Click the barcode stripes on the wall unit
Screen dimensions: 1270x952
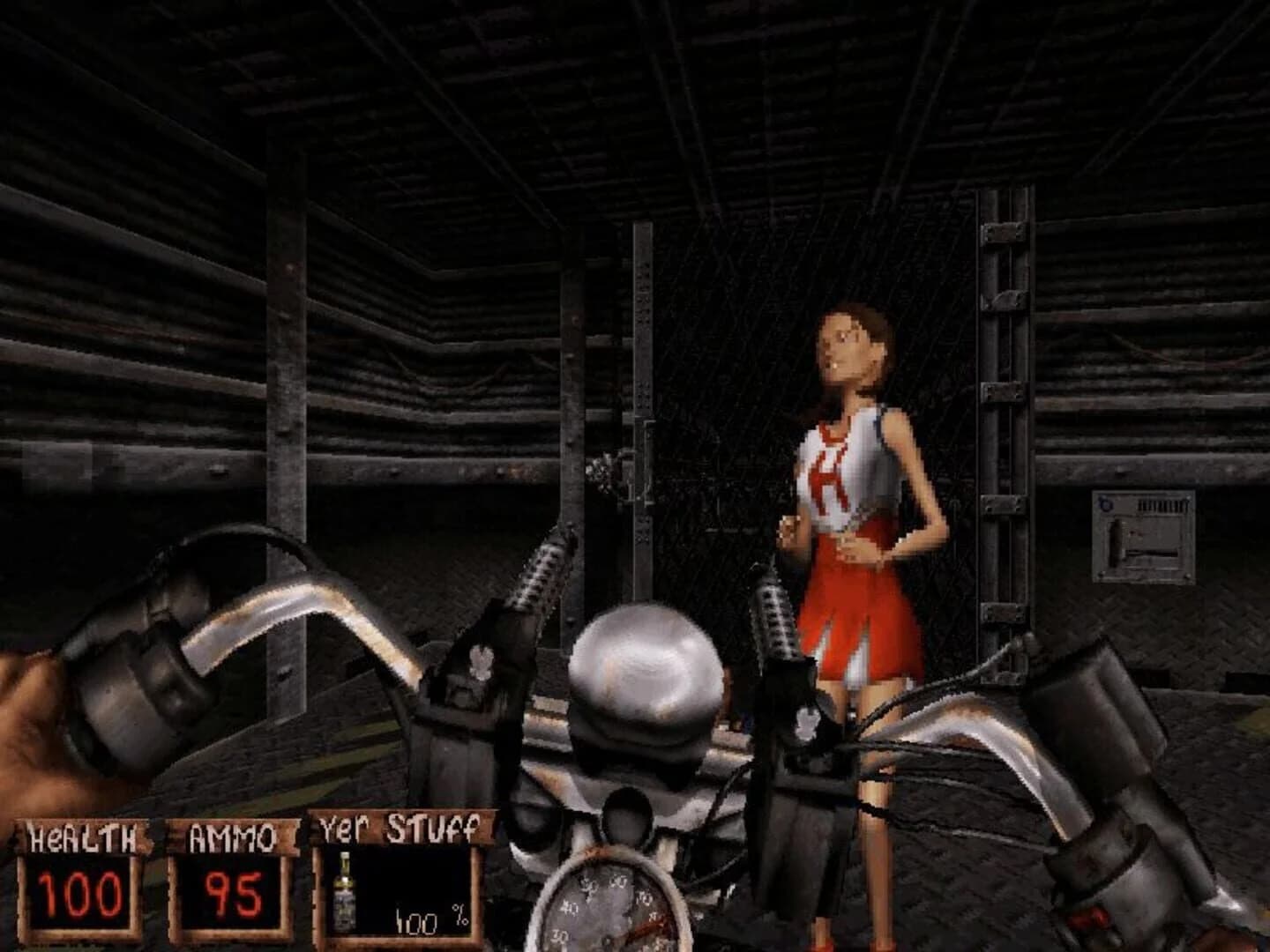point(1162,503)
